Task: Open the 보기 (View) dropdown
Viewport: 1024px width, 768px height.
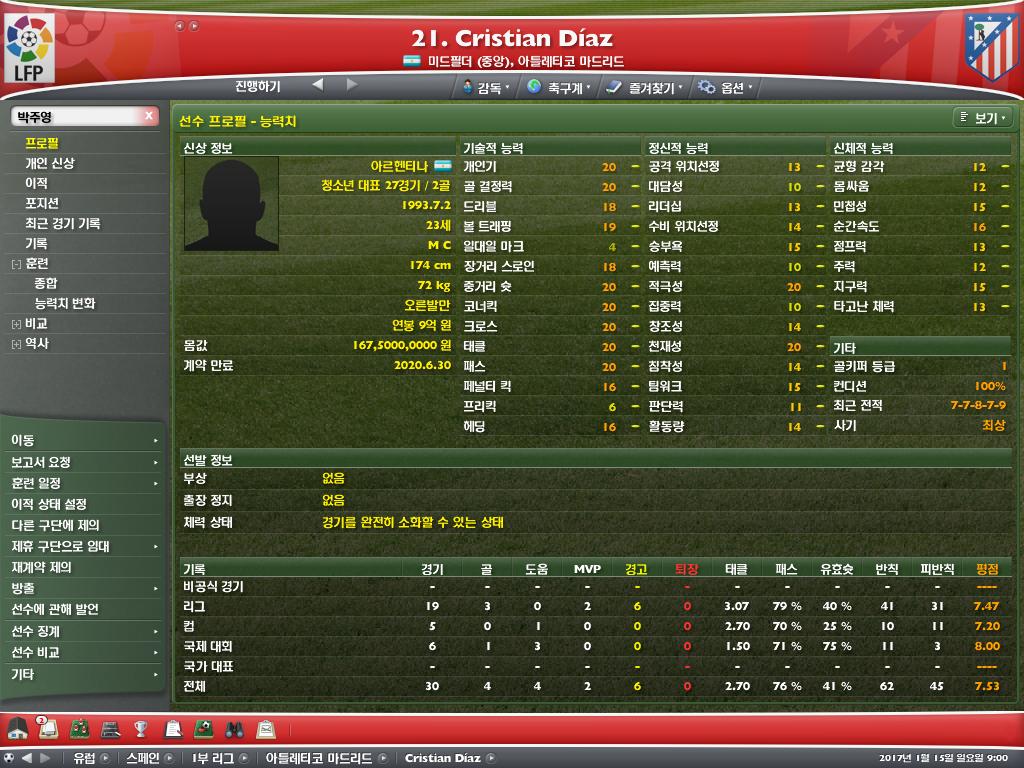Action: click(983, 118)
